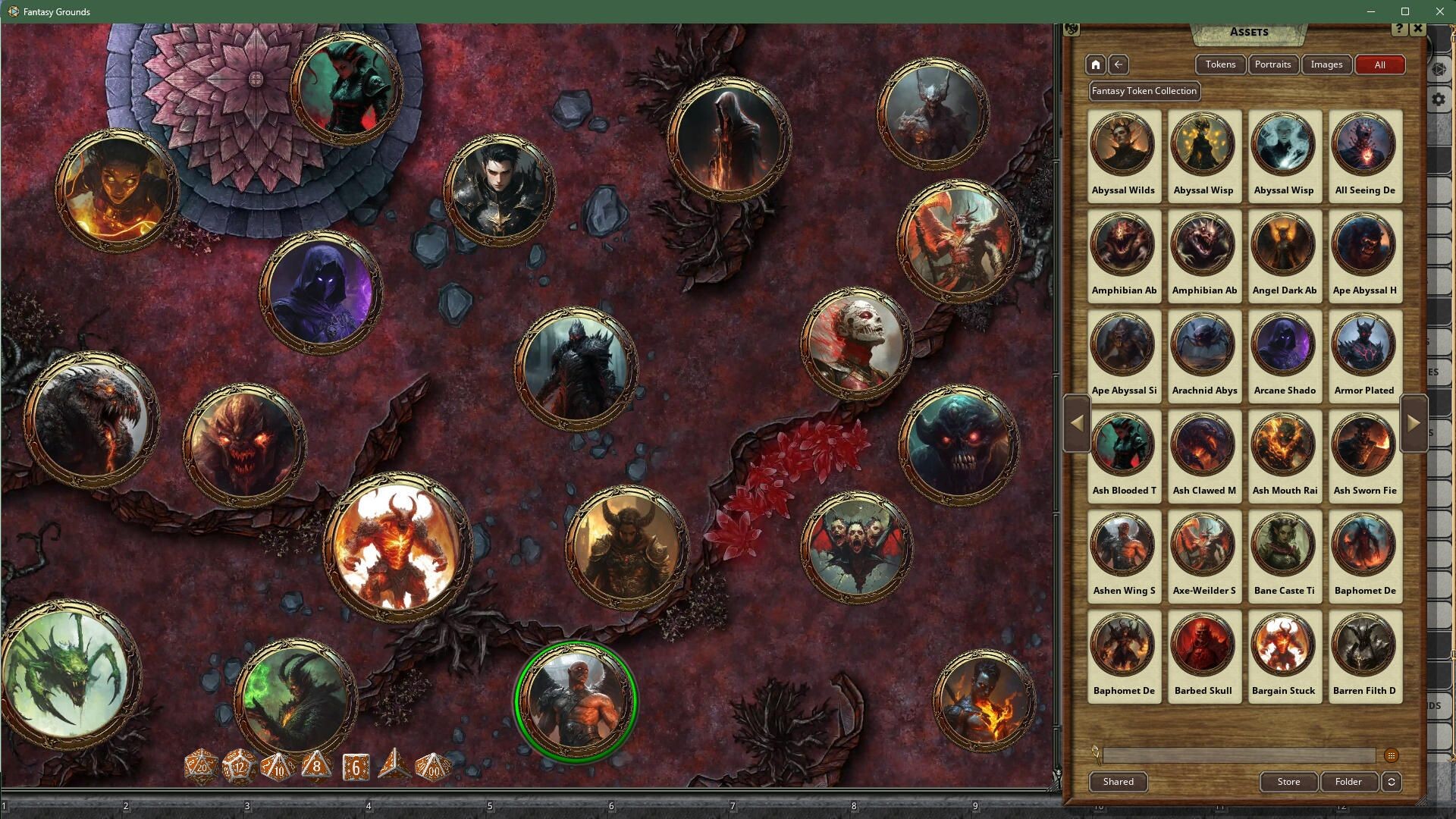This screenshot has height=819, width=1456.
Task: Roll the six-sided die from the dice tray
Action: [x=353, y=767]
